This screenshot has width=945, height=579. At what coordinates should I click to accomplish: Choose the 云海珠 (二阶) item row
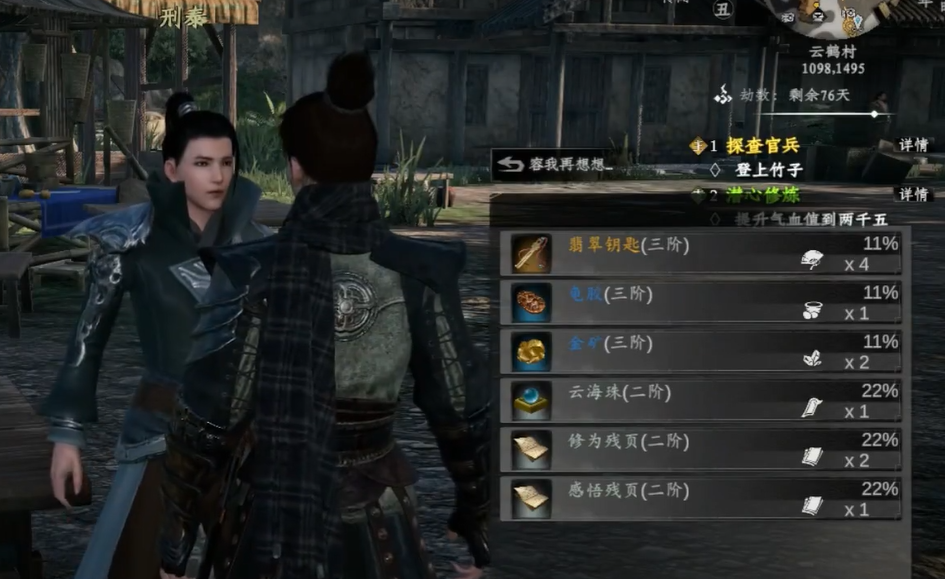(702, 401)
